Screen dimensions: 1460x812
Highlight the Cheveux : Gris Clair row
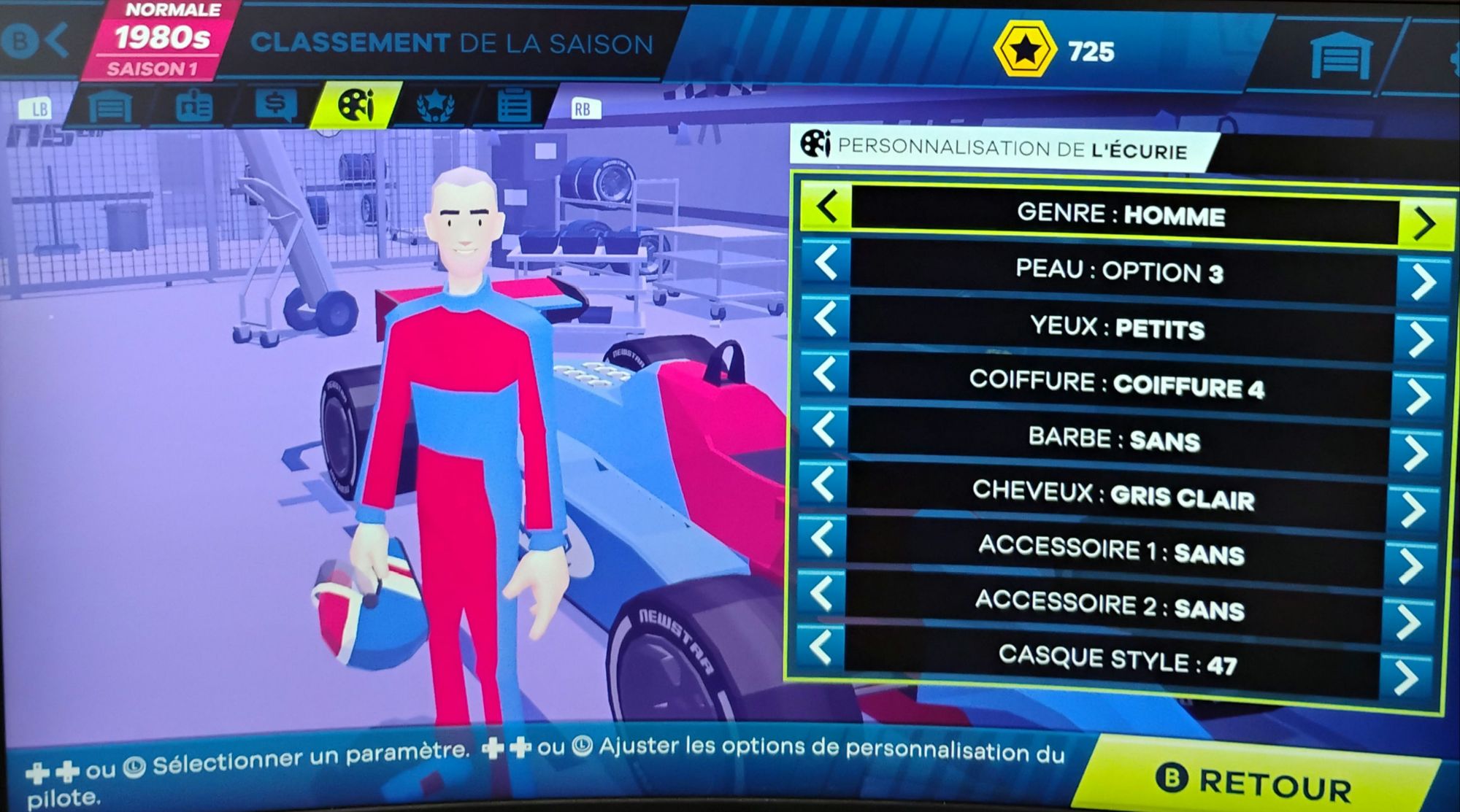coord(1113,495)
